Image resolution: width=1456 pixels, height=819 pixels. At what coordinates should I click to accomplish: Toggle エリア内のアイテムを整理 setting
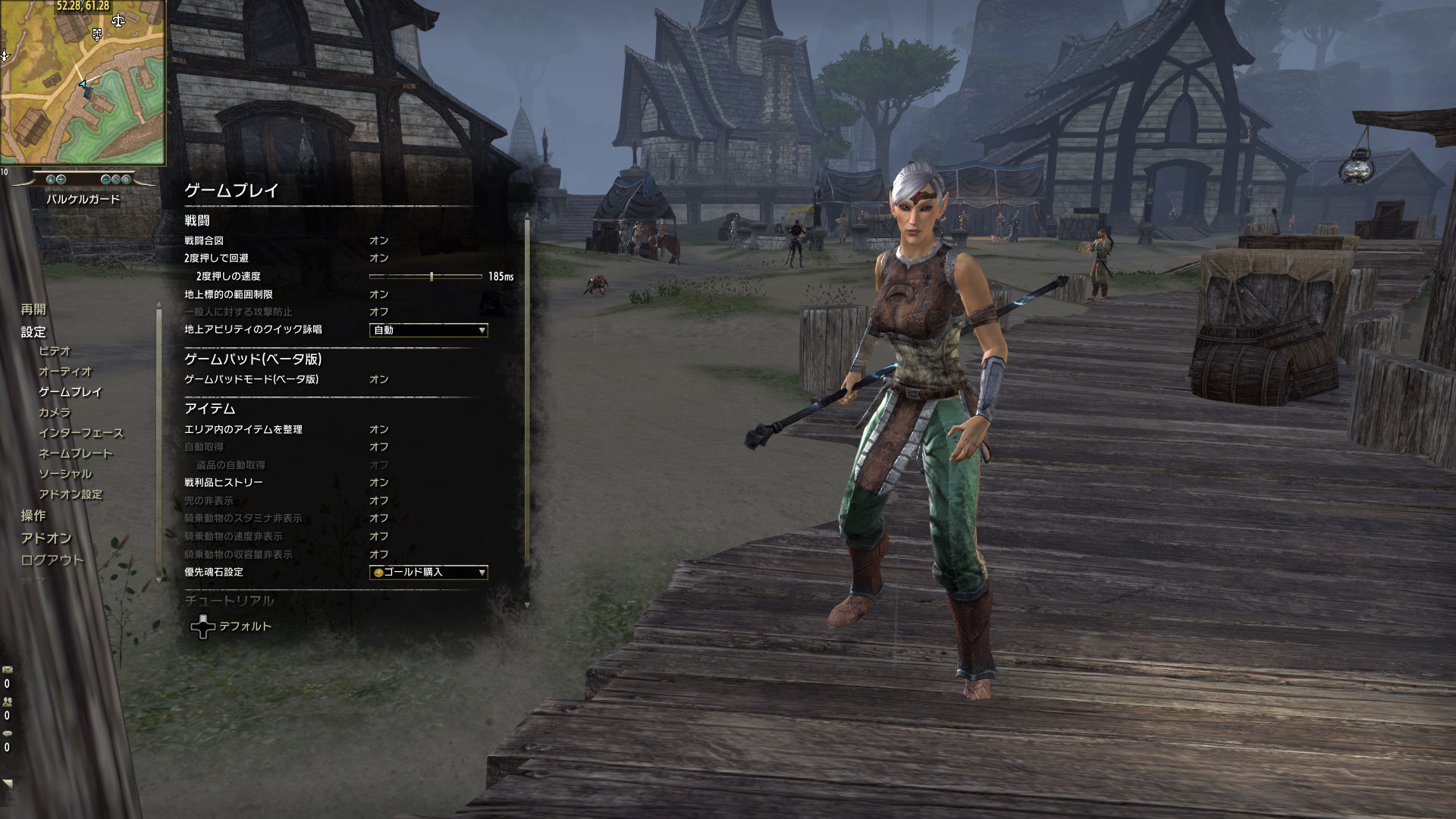[379, 429]
